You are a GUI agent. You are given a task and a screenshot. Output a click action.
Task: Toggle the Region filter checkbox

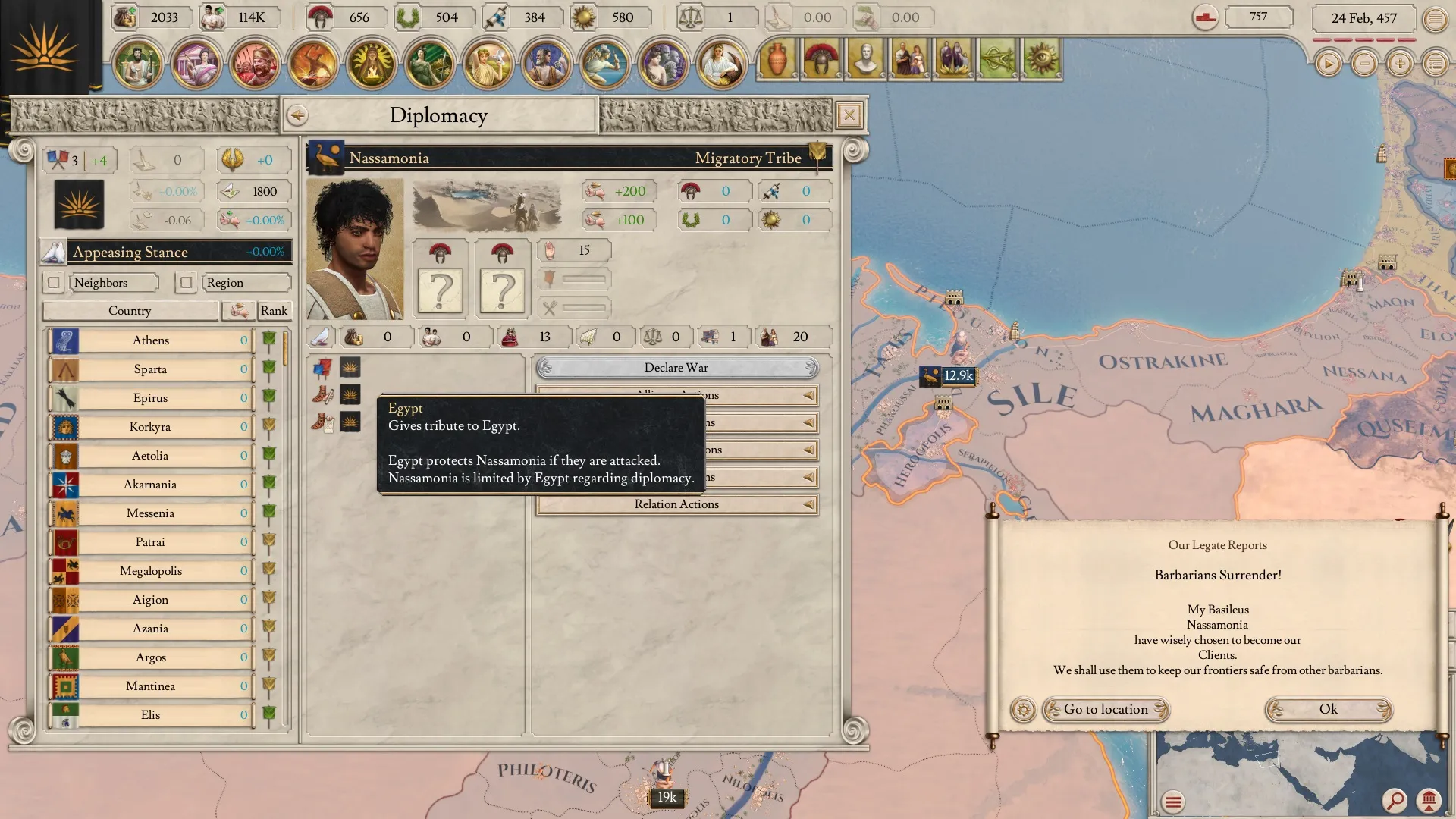[186, 283]
